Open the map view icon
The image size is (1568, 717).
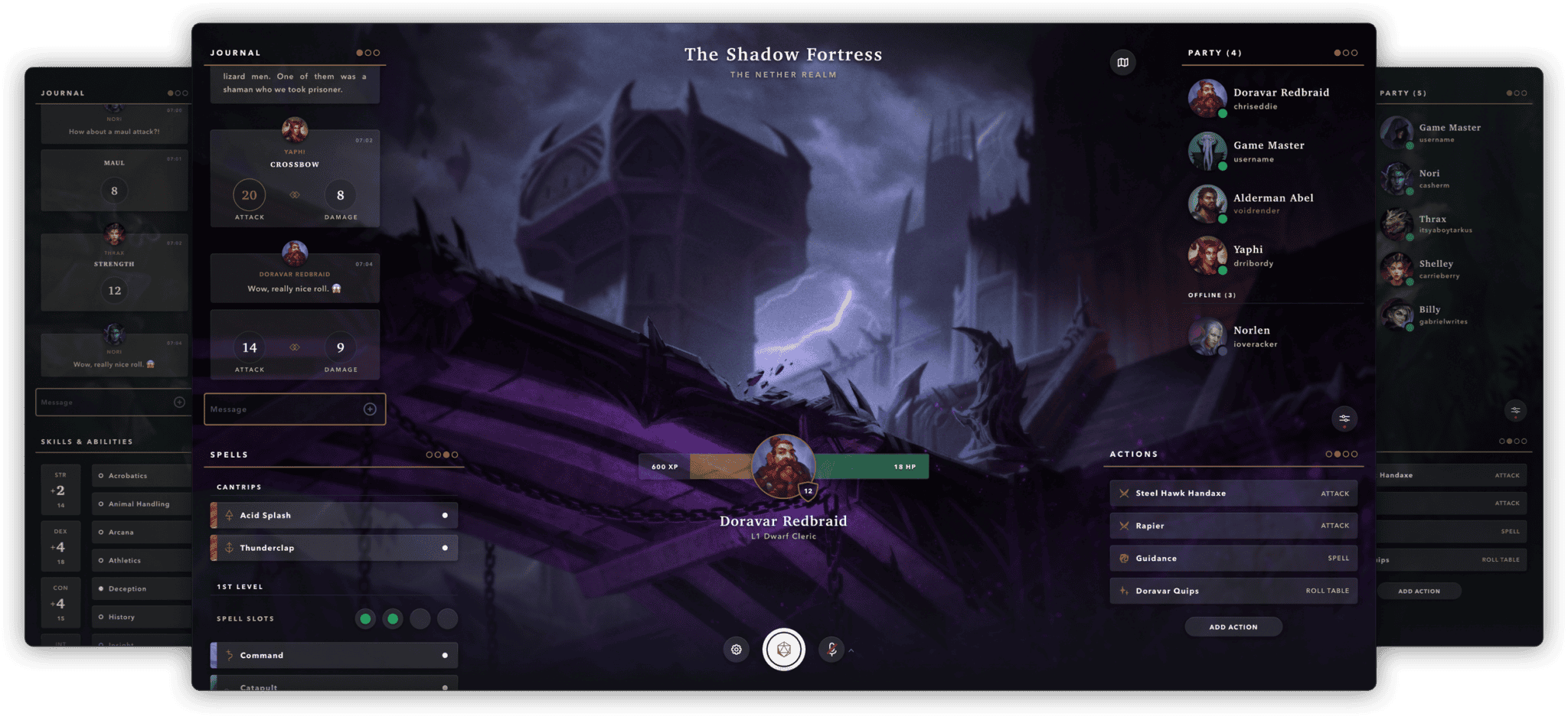(x=1122, y=62)
